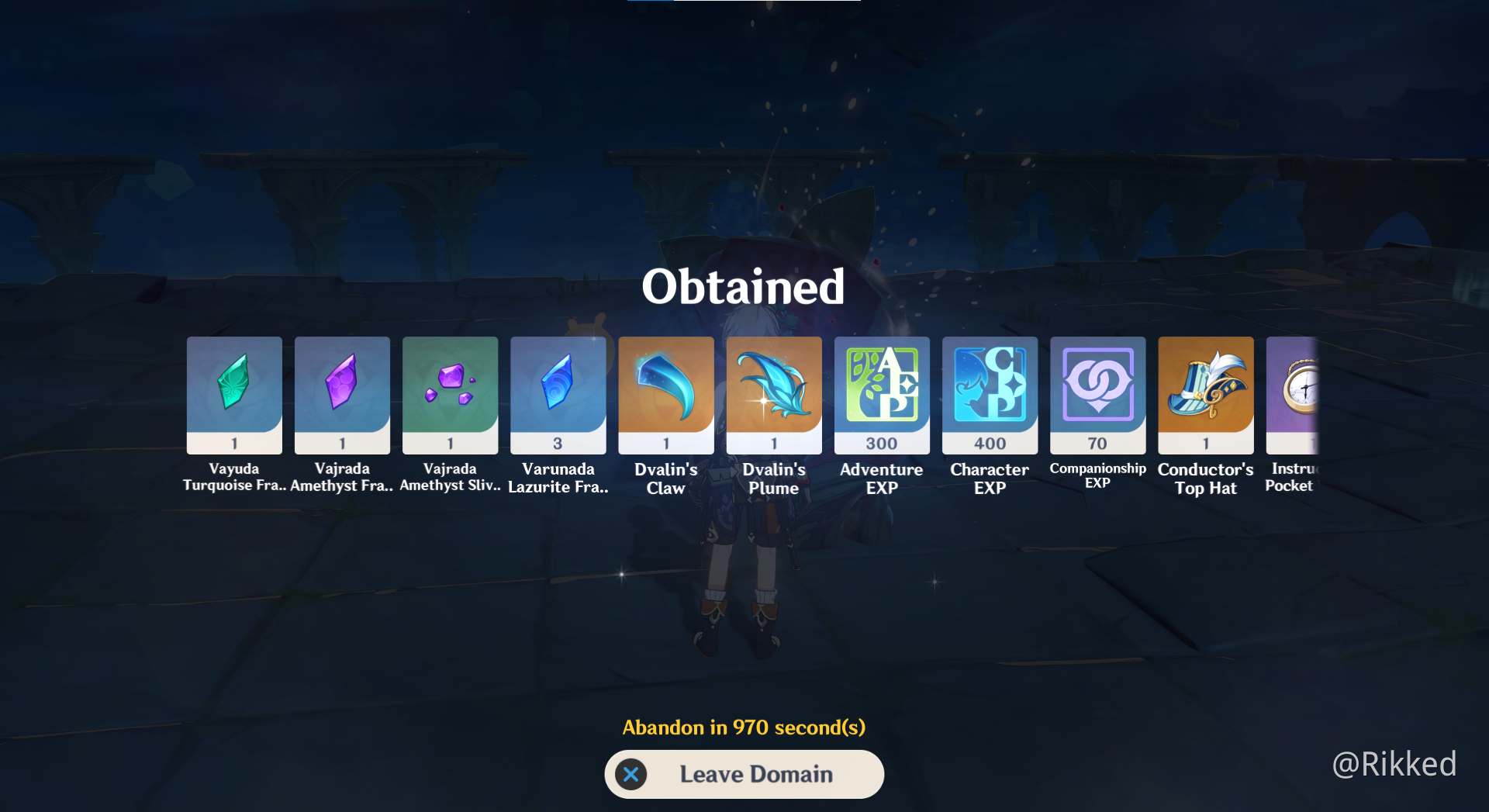
Task: Click the Conductor's Top Hat weapon icon
Action: tap(1205, 395)
